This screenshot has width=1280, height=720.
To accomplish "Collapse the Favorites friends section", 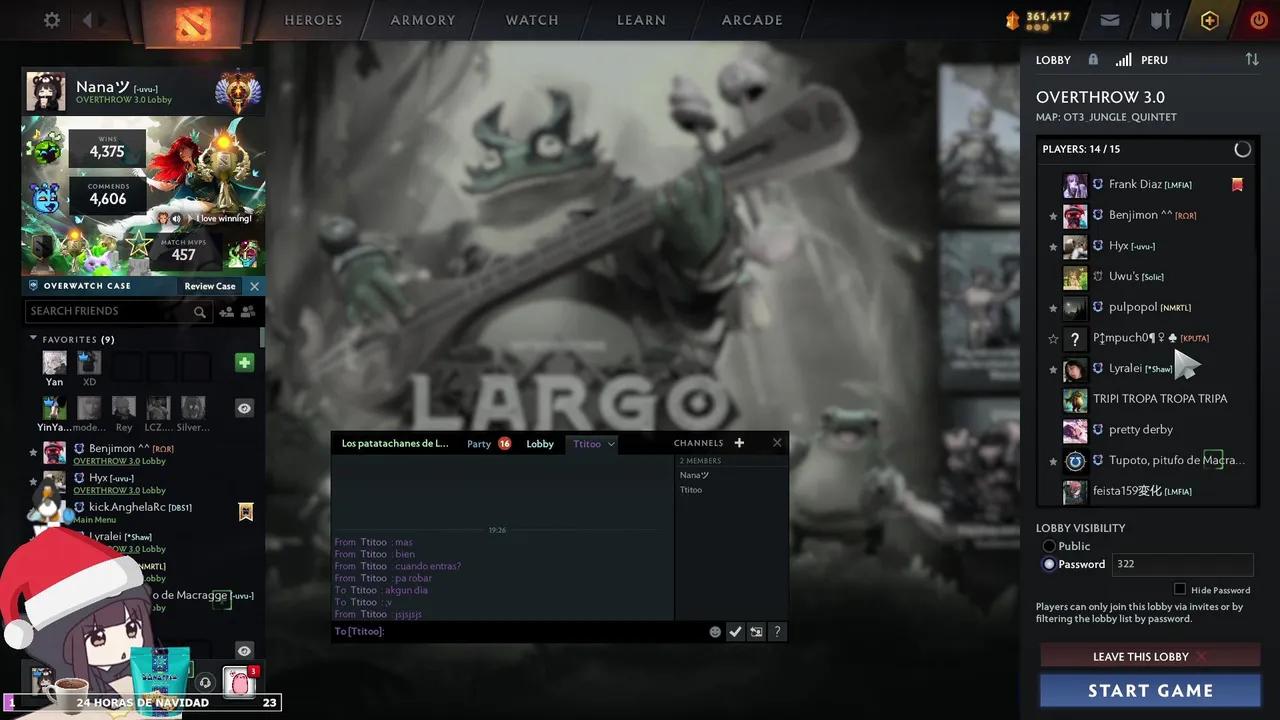I will [x=33, y=339].
